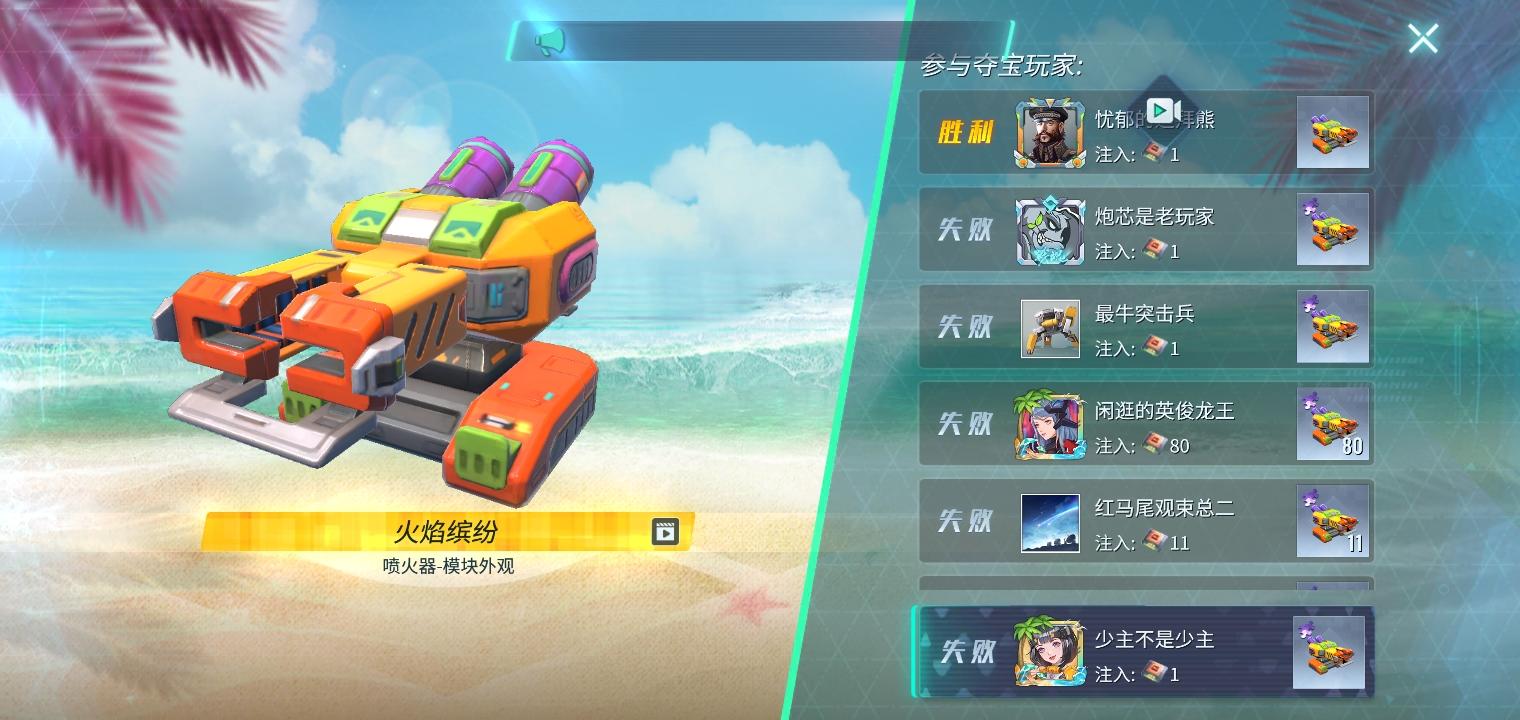Close the treasure participants panel
1520x720 pixels.
pos(1422,39)
